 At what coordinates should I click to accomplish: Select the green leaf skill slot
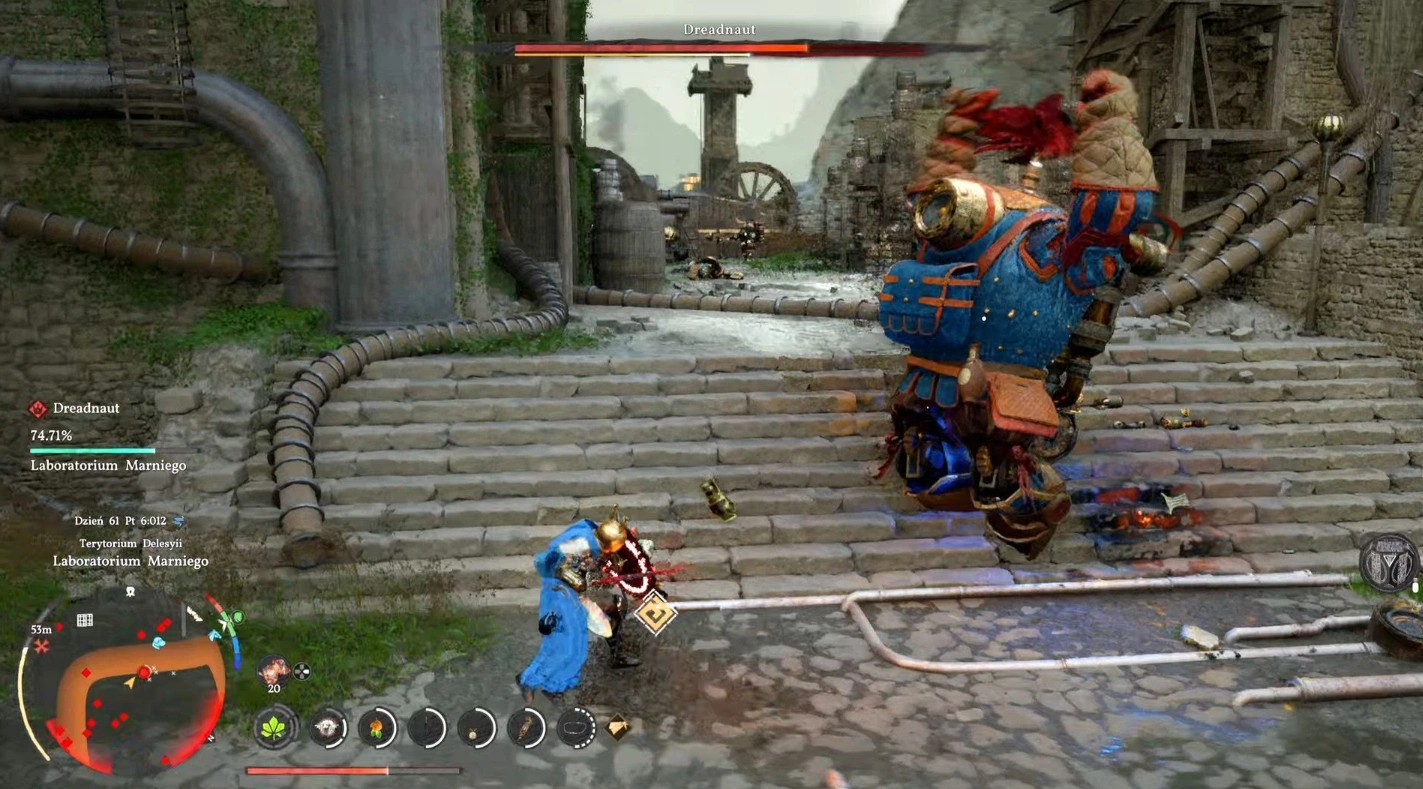[x=275, y=727]
